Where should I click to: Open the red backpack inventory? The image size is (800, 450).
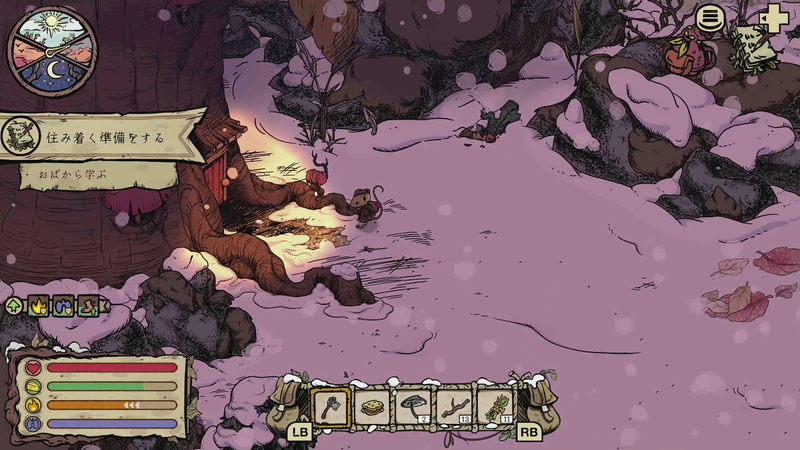point(687,50)
